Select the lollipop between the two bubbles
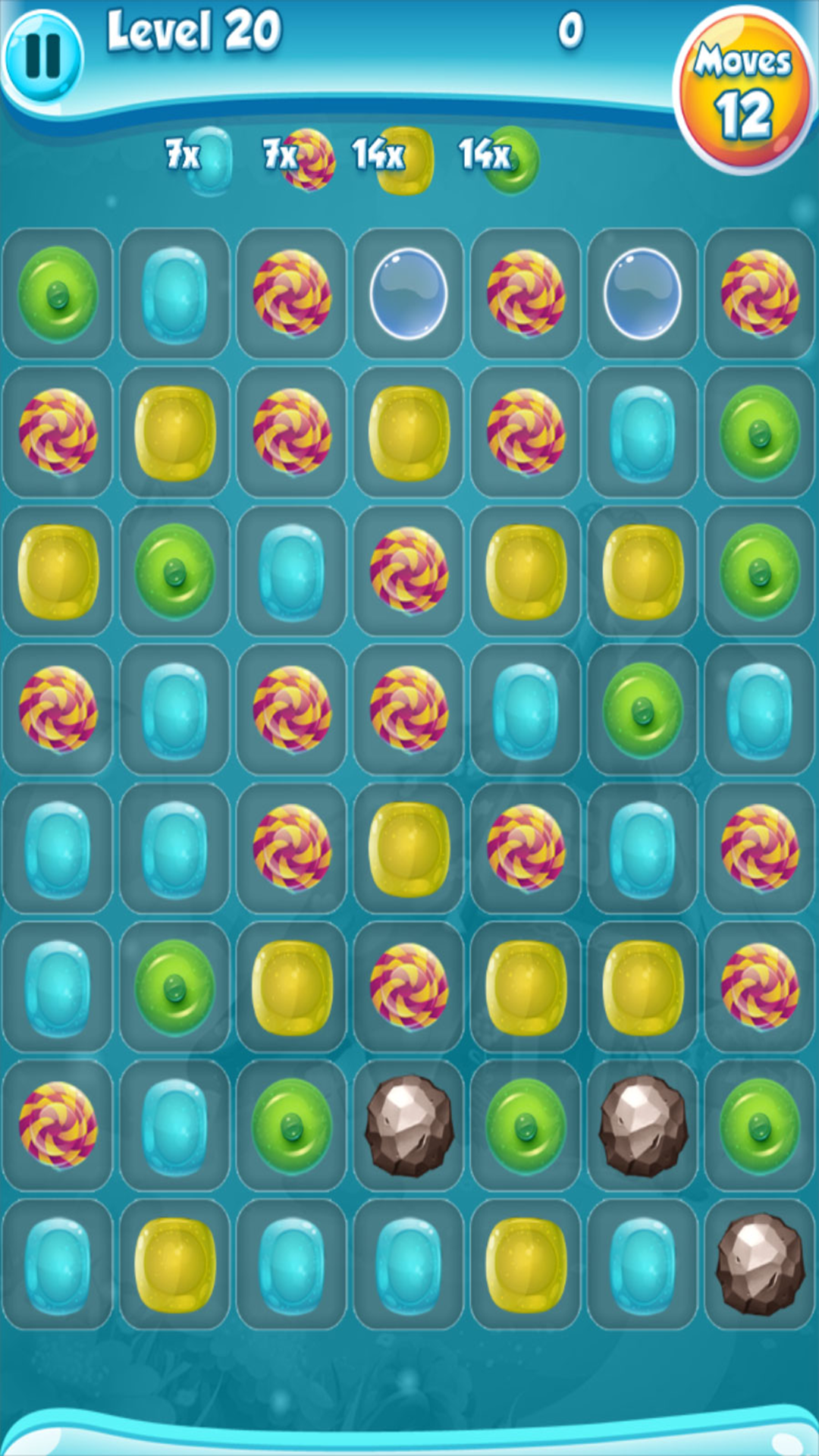This screenshot has height=1456, width=819. point(526,293)
